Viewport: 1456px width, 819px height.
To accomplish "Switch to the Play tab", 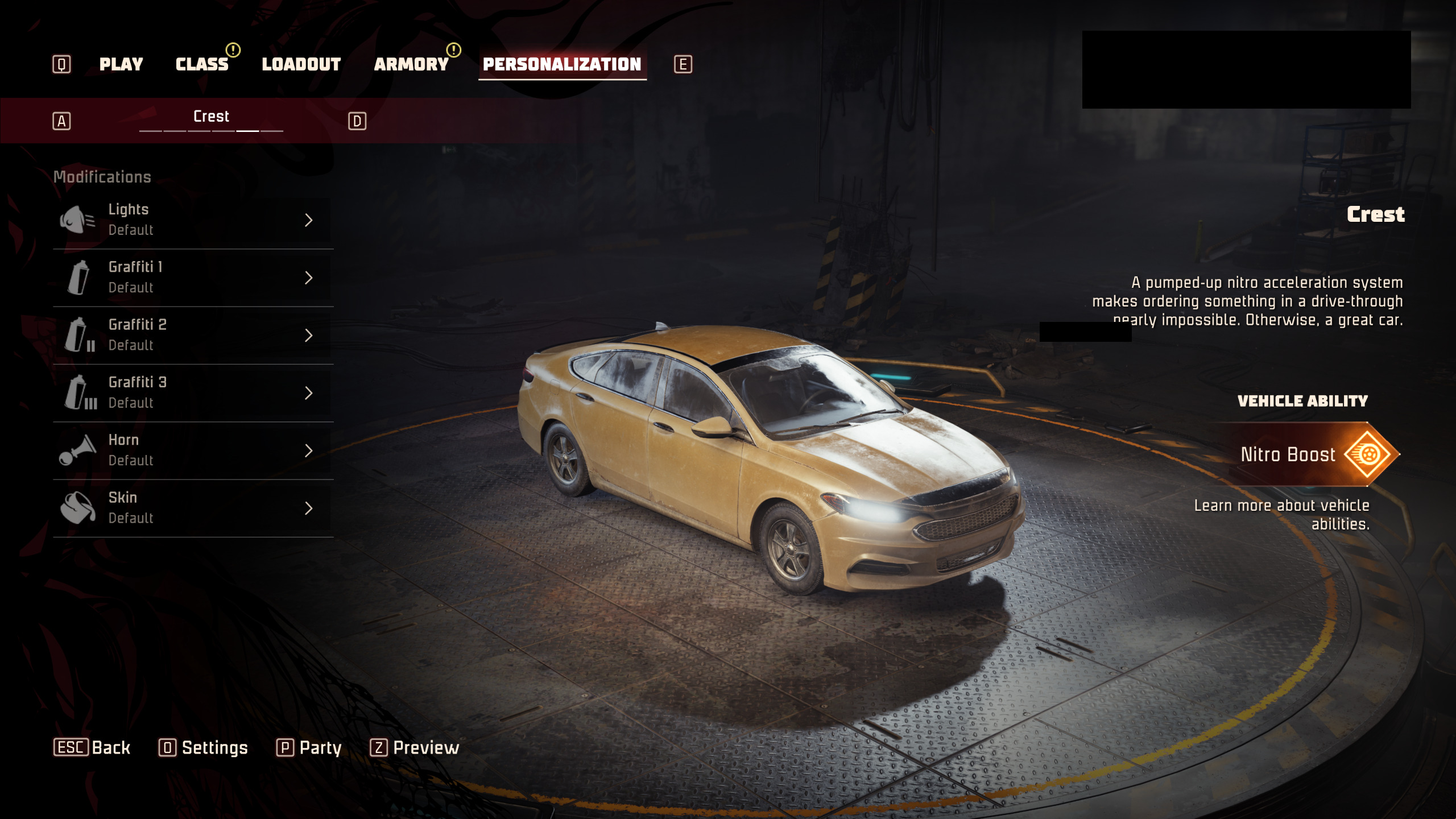I will 121,64.
